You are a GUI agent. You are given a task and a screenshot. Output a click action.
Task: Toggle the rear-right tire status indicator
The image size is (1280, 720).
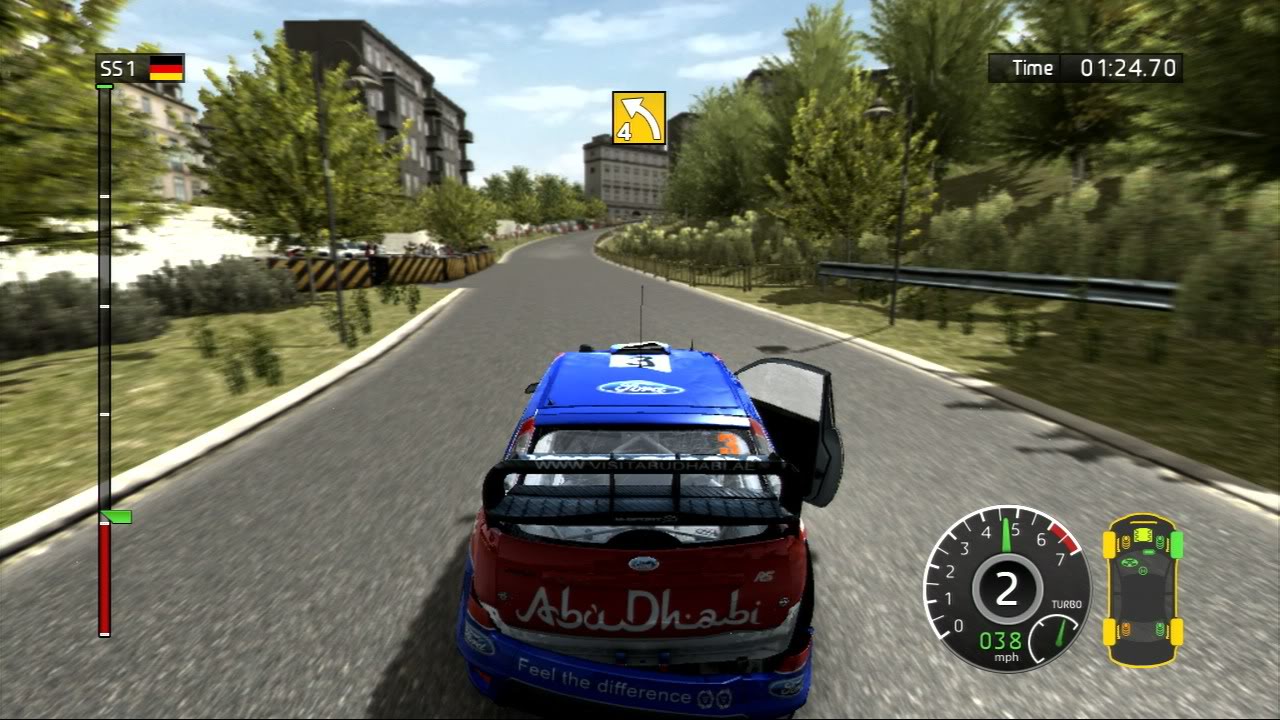tap(1176, 630)
